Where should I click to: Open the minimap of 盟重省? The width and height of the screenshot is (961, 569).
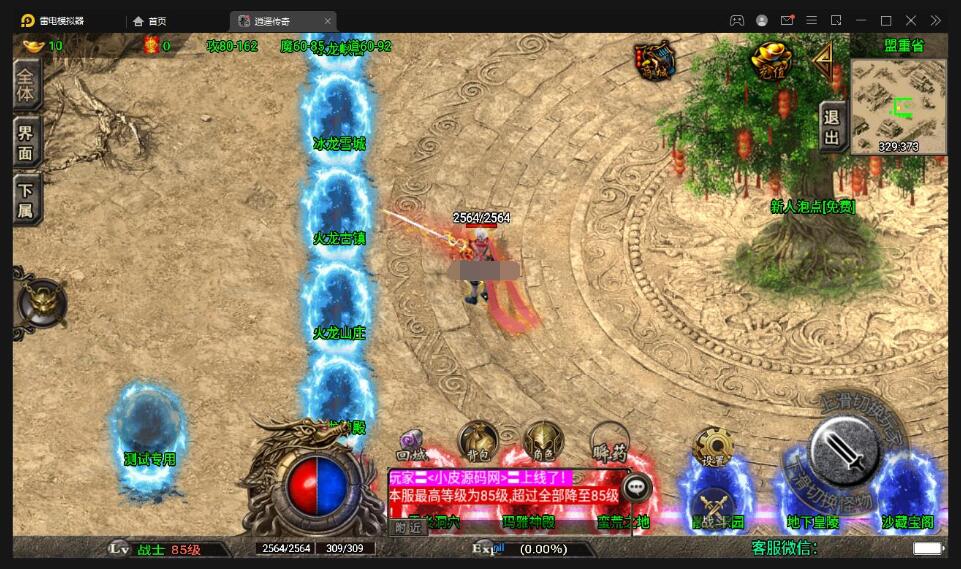[898, 106]
